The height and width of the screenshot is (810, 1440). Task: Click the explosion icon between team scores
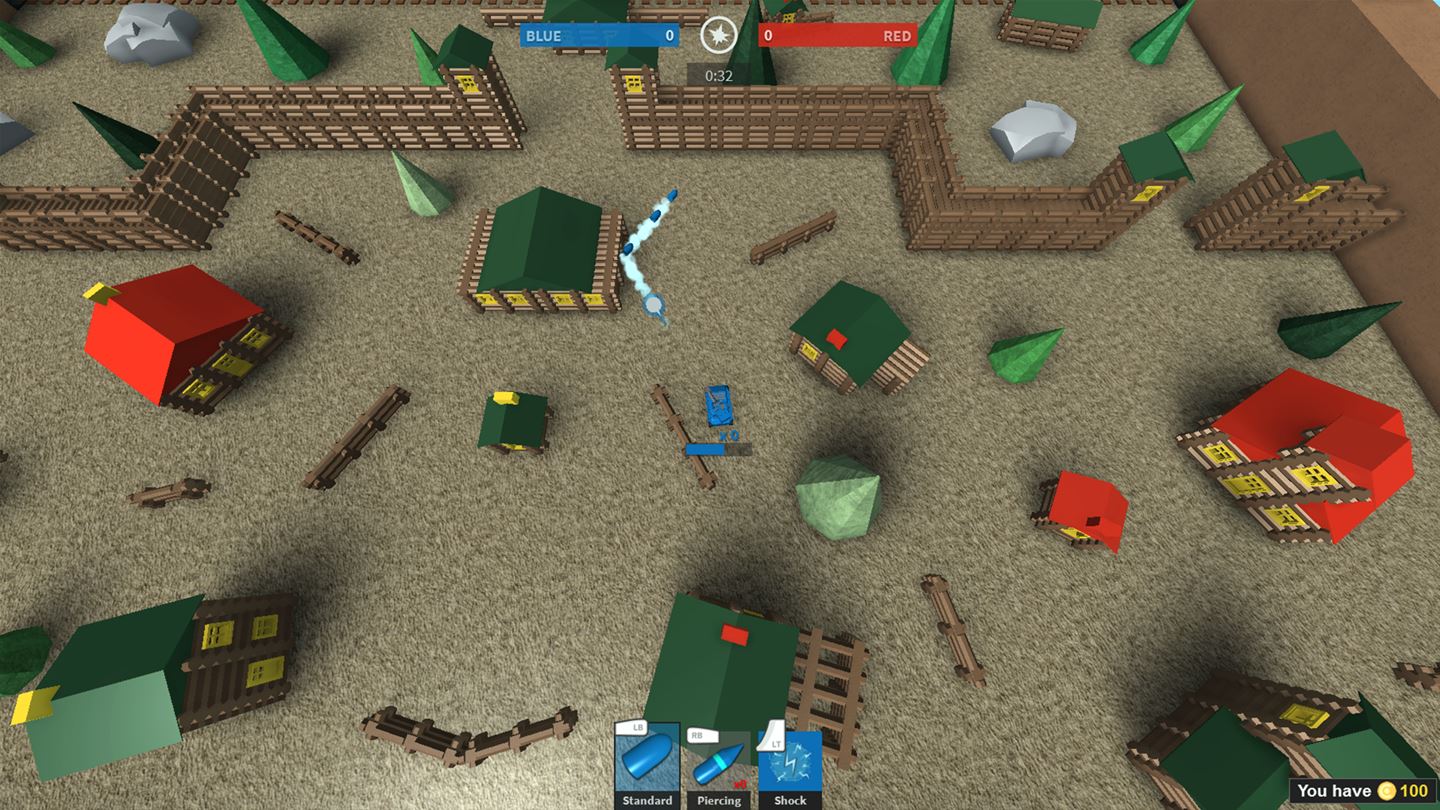coord(719,35)
